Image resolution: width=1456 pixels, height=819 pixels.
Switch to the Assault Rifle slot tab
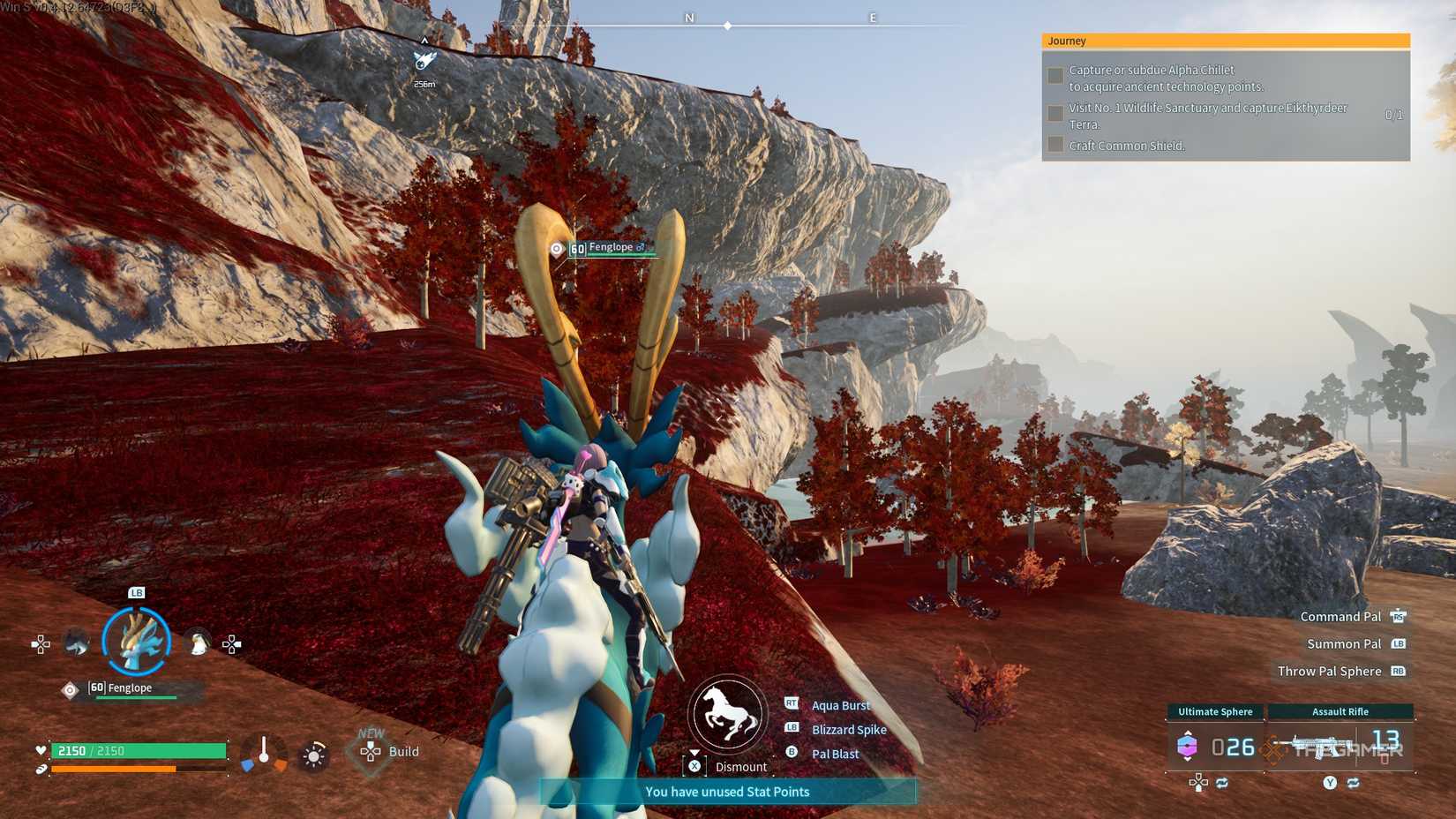[x=1340, y=711]
